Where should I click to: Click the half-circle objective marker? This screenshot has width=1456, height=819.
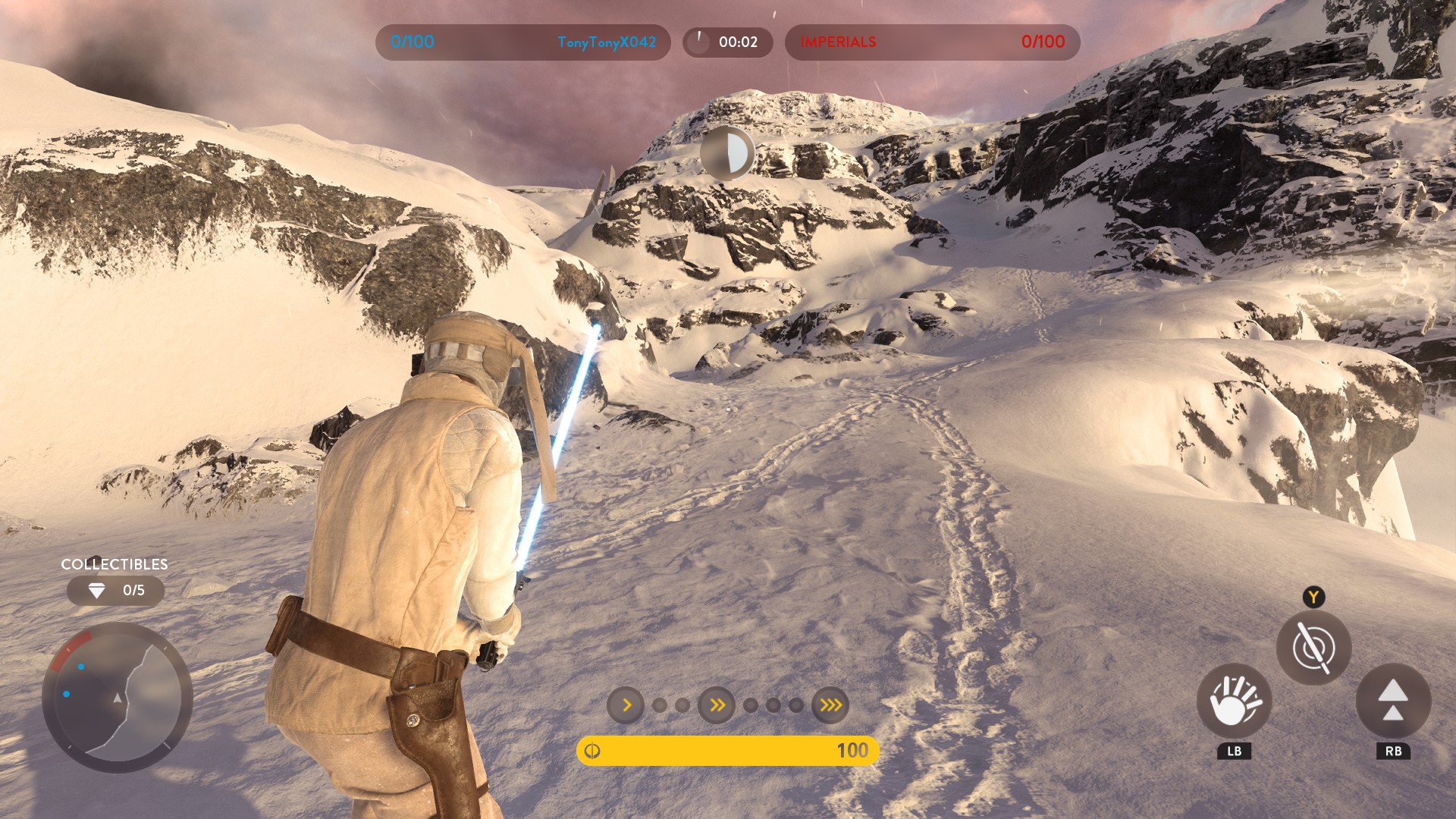[x=726, y=154]
